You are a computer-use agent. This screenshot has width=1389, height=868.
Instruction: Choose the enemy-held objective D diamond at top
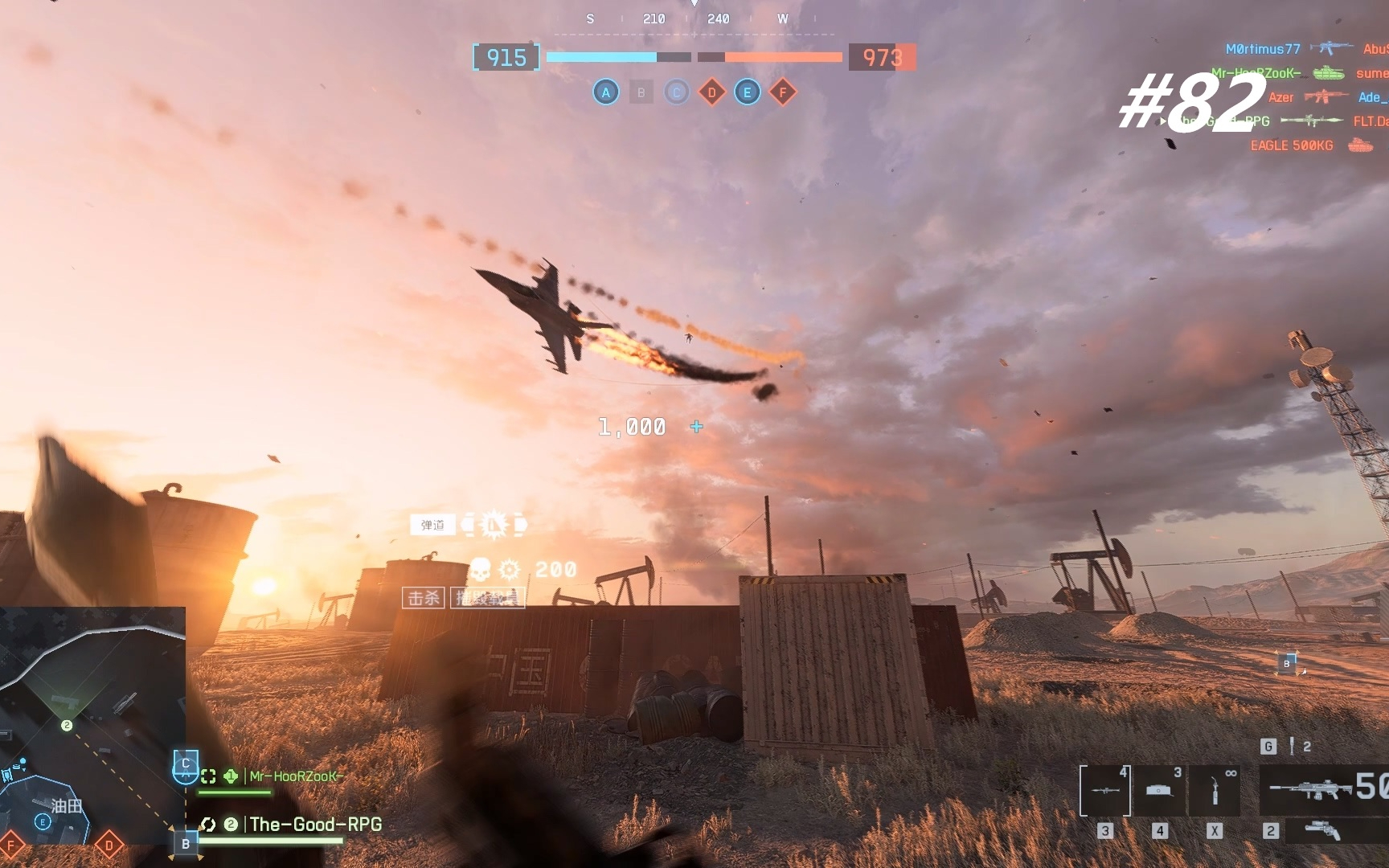pyautogui.click(x=711, y=92)
